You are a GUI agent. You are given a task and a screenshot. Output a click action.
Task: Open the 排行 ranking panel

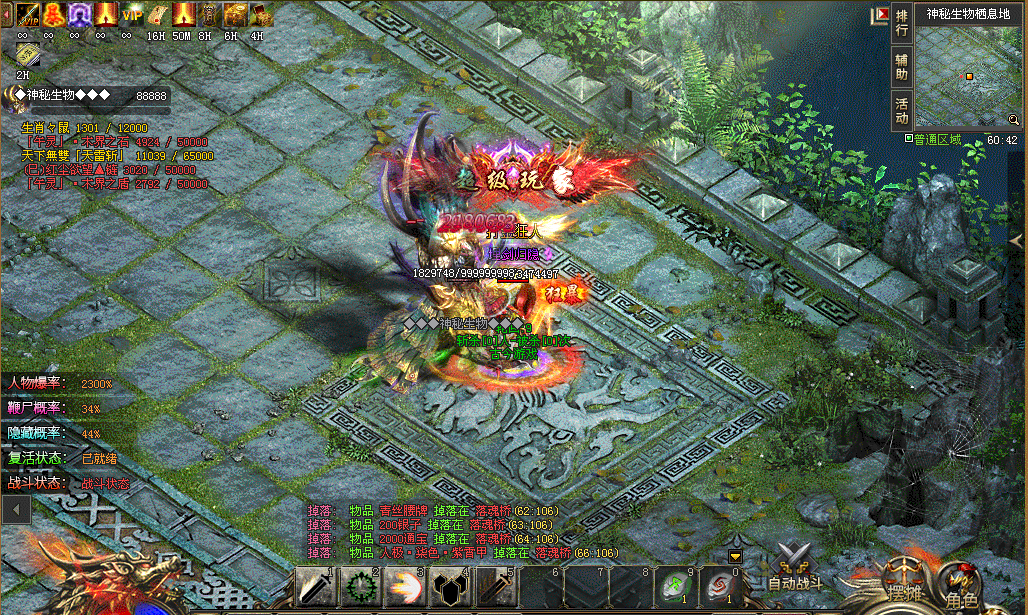click(x=902, y=23)
